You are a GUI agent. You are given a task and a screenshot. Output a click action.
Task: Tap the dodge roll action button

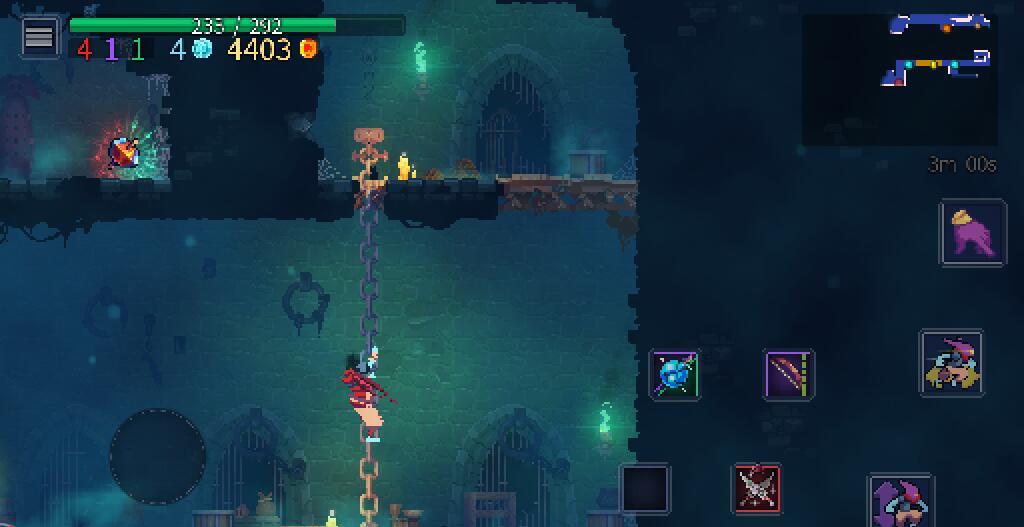point(951,362)
